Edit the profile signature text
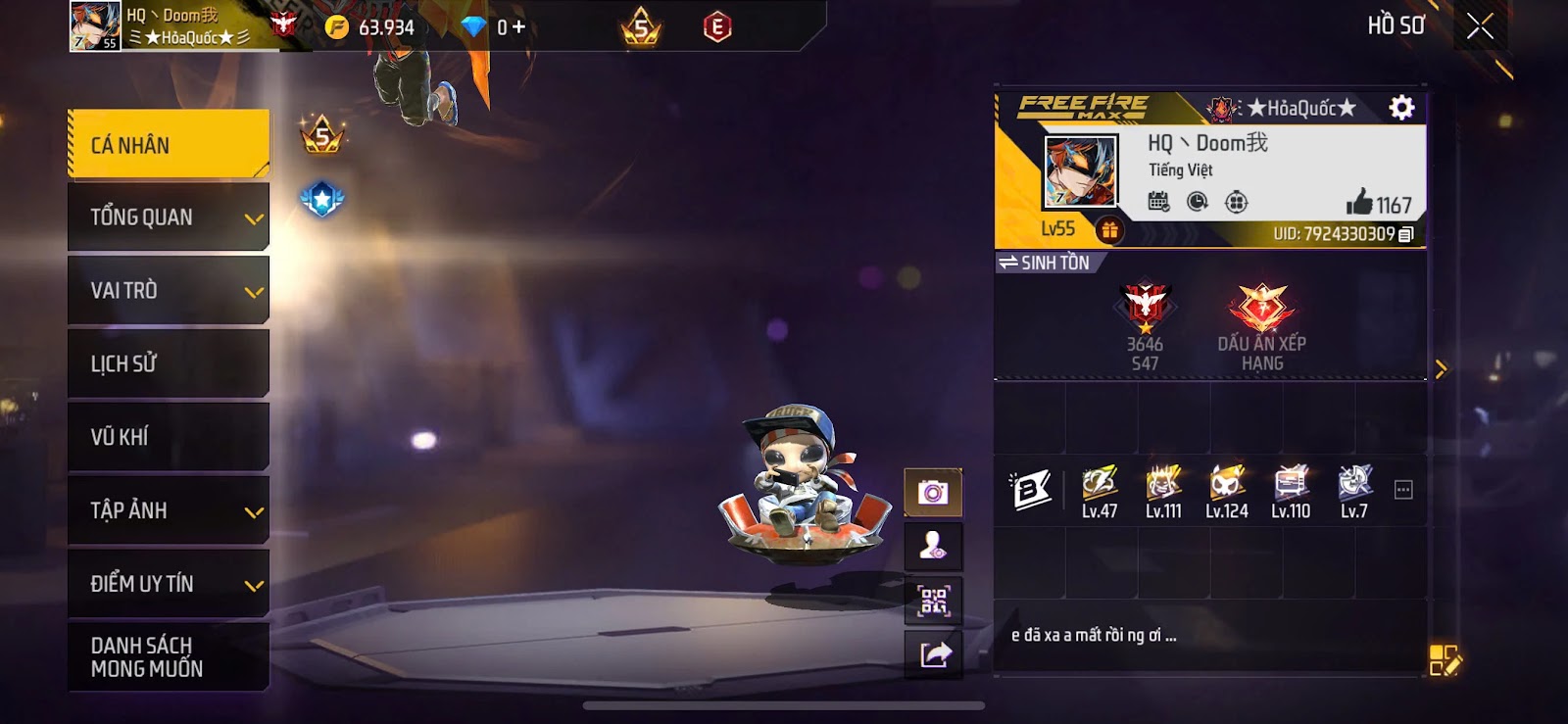This screenshot has height=724, width=1568. [1445, 660]
